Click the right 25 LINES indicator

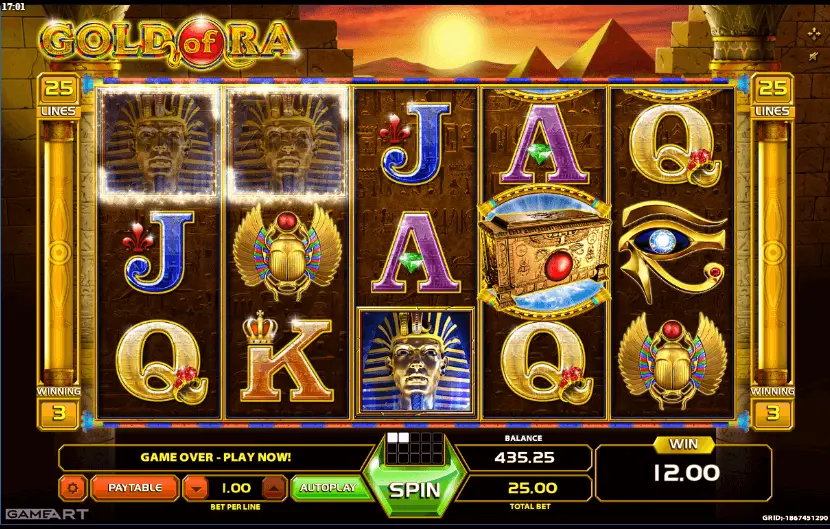click(772, 93)
